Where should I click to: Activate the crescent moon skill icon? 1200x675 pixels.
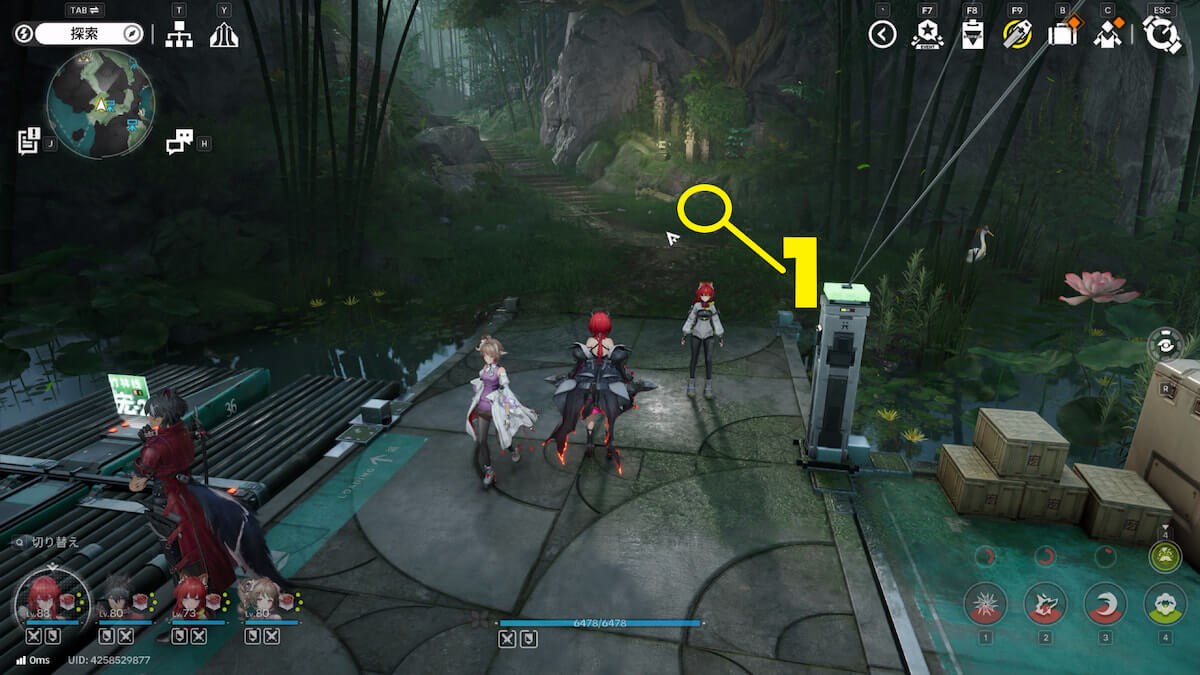pos(1105,603)
